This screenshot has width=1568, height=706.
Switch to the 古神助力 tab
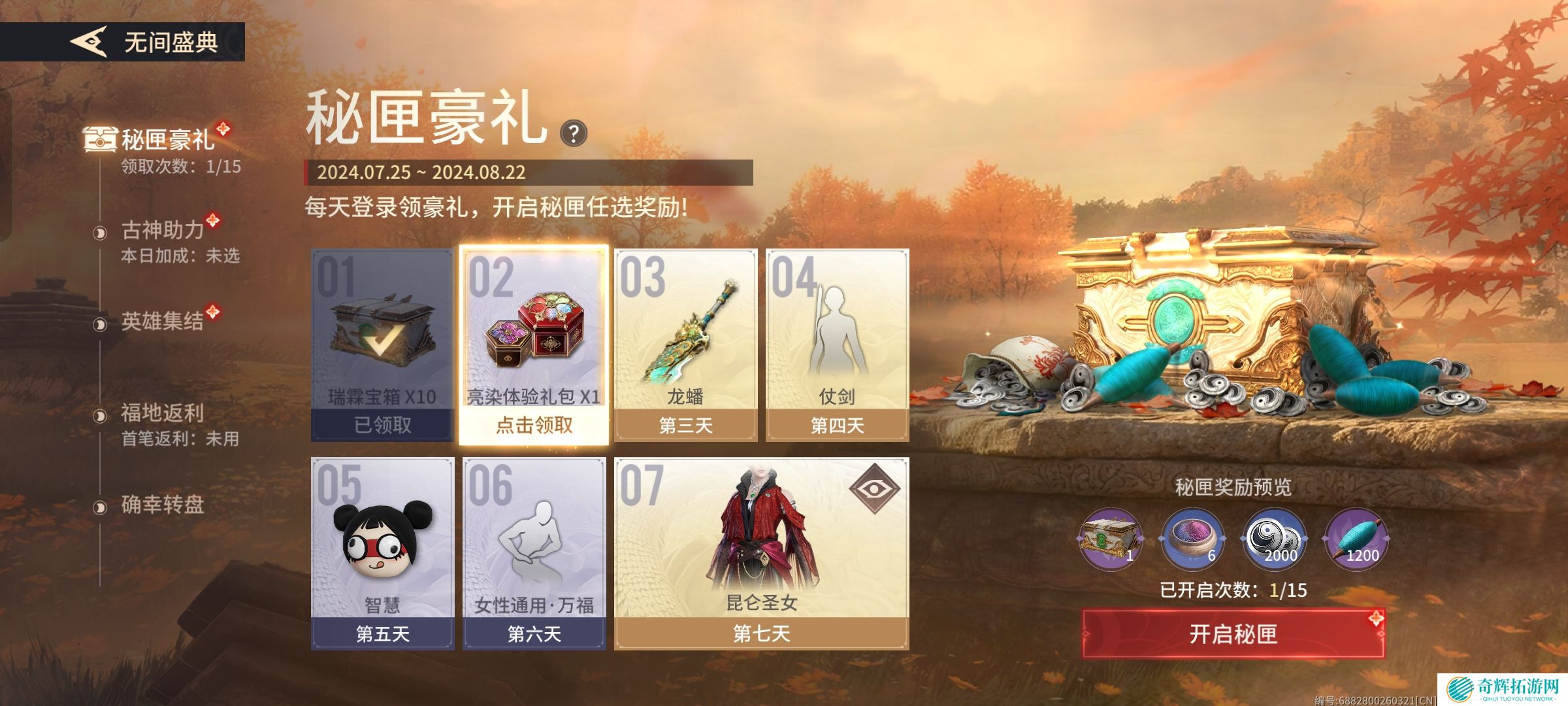(x=163, y=231)
